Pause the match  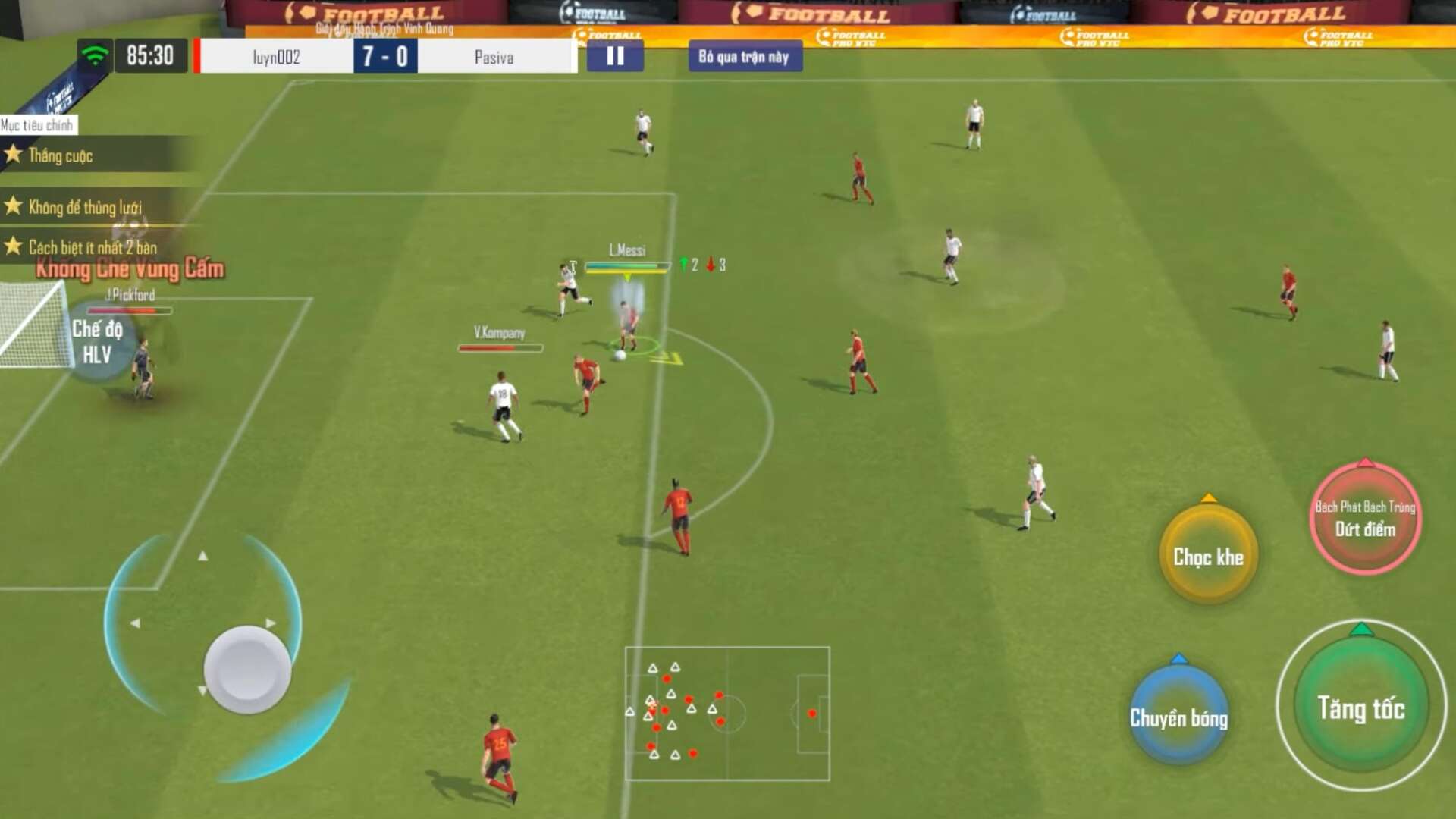615,56
